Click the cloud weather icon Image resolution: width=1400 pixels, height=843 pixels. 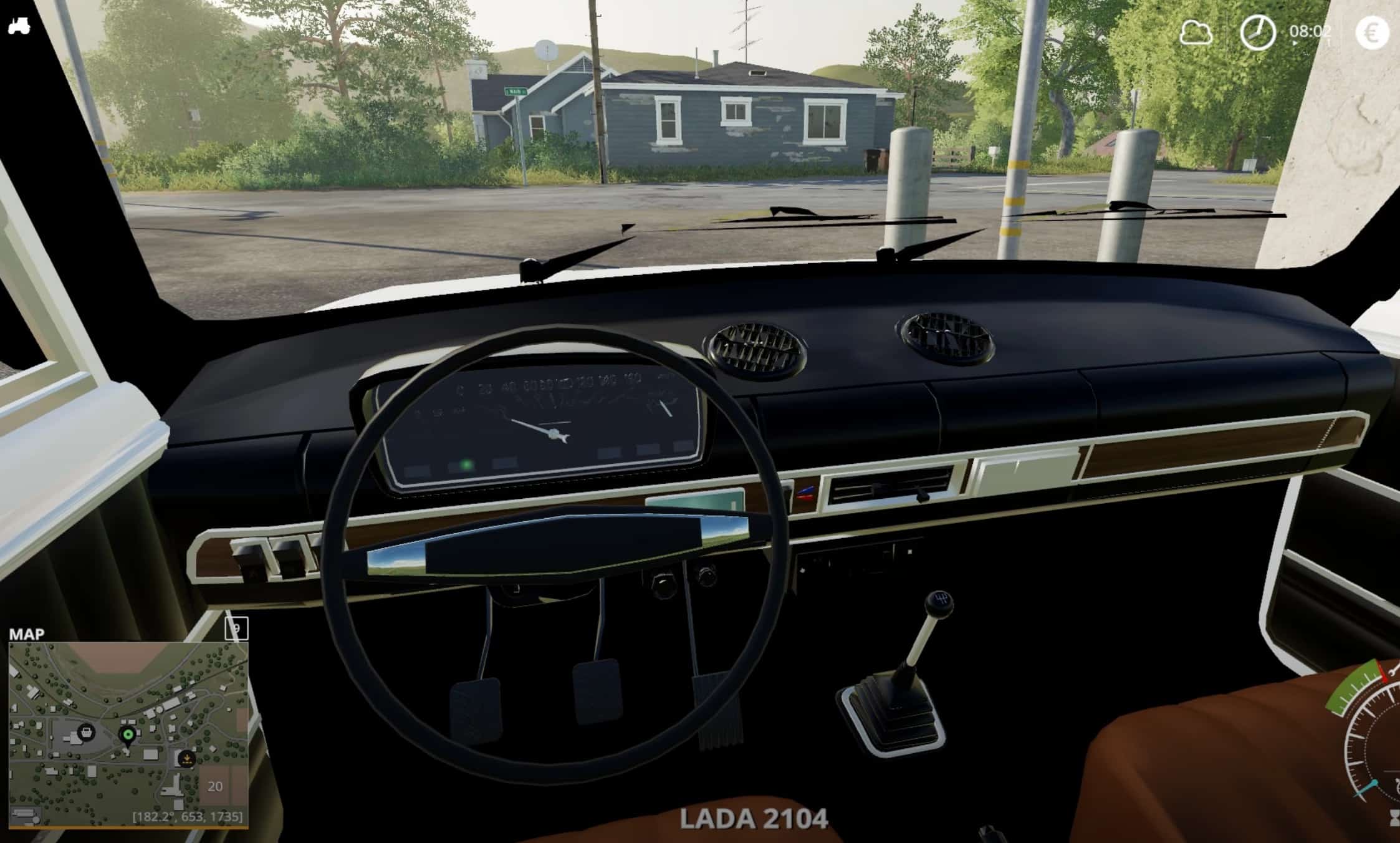(1196, 32)
